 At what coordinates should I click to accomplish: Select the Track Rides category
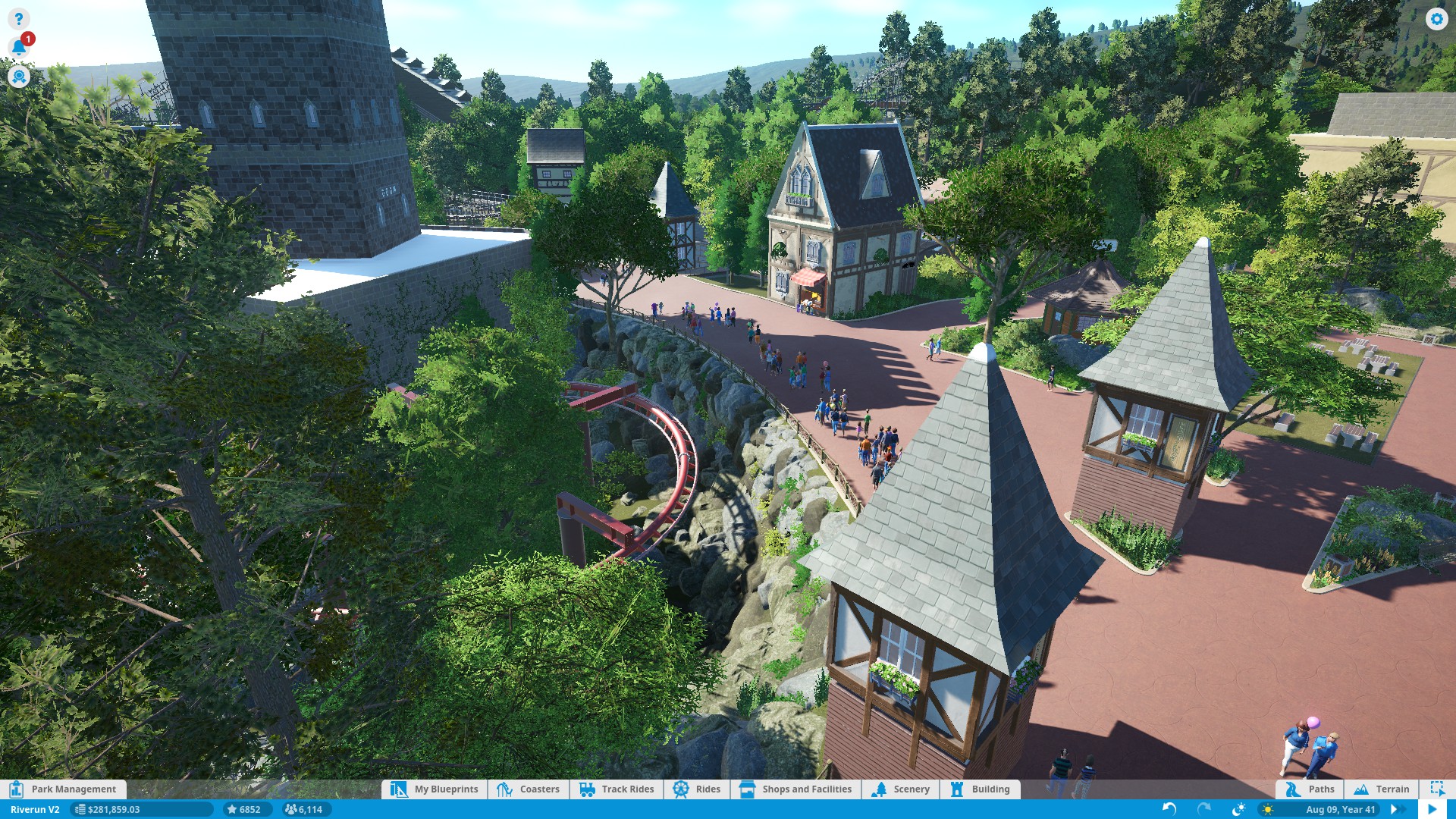click(617, 789)
